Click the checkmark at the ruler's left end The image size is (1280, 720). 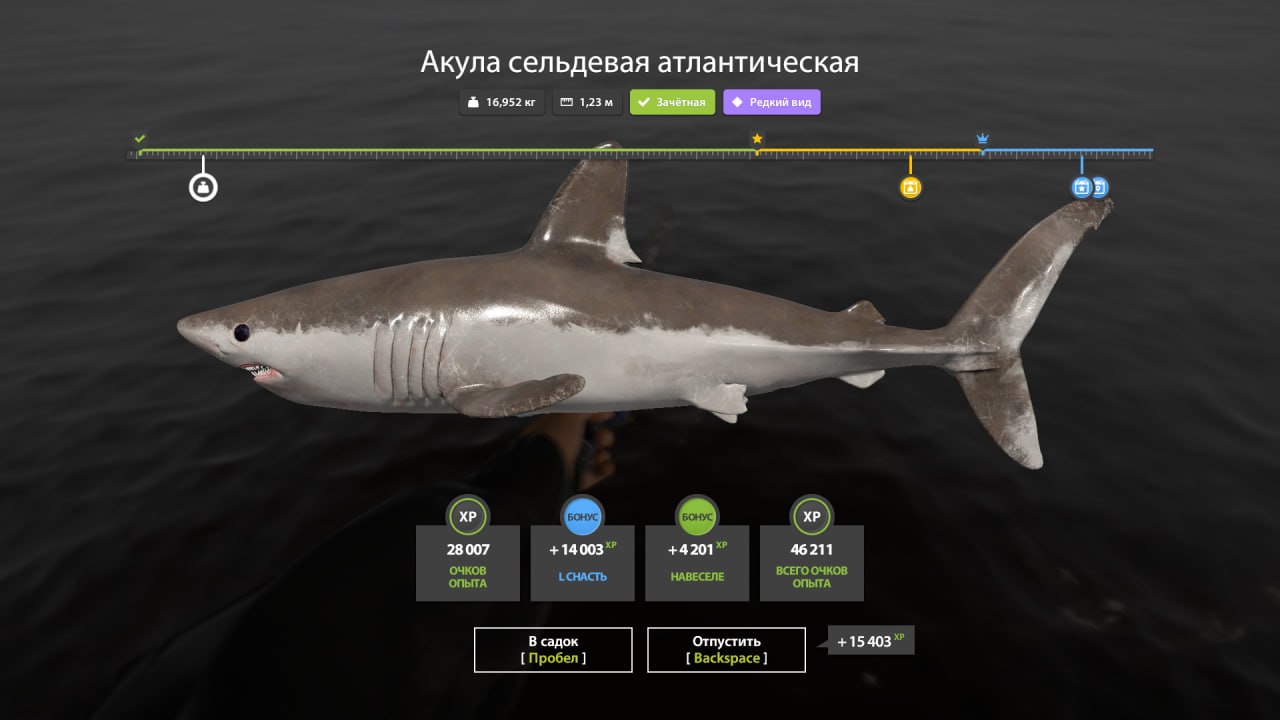140,138
